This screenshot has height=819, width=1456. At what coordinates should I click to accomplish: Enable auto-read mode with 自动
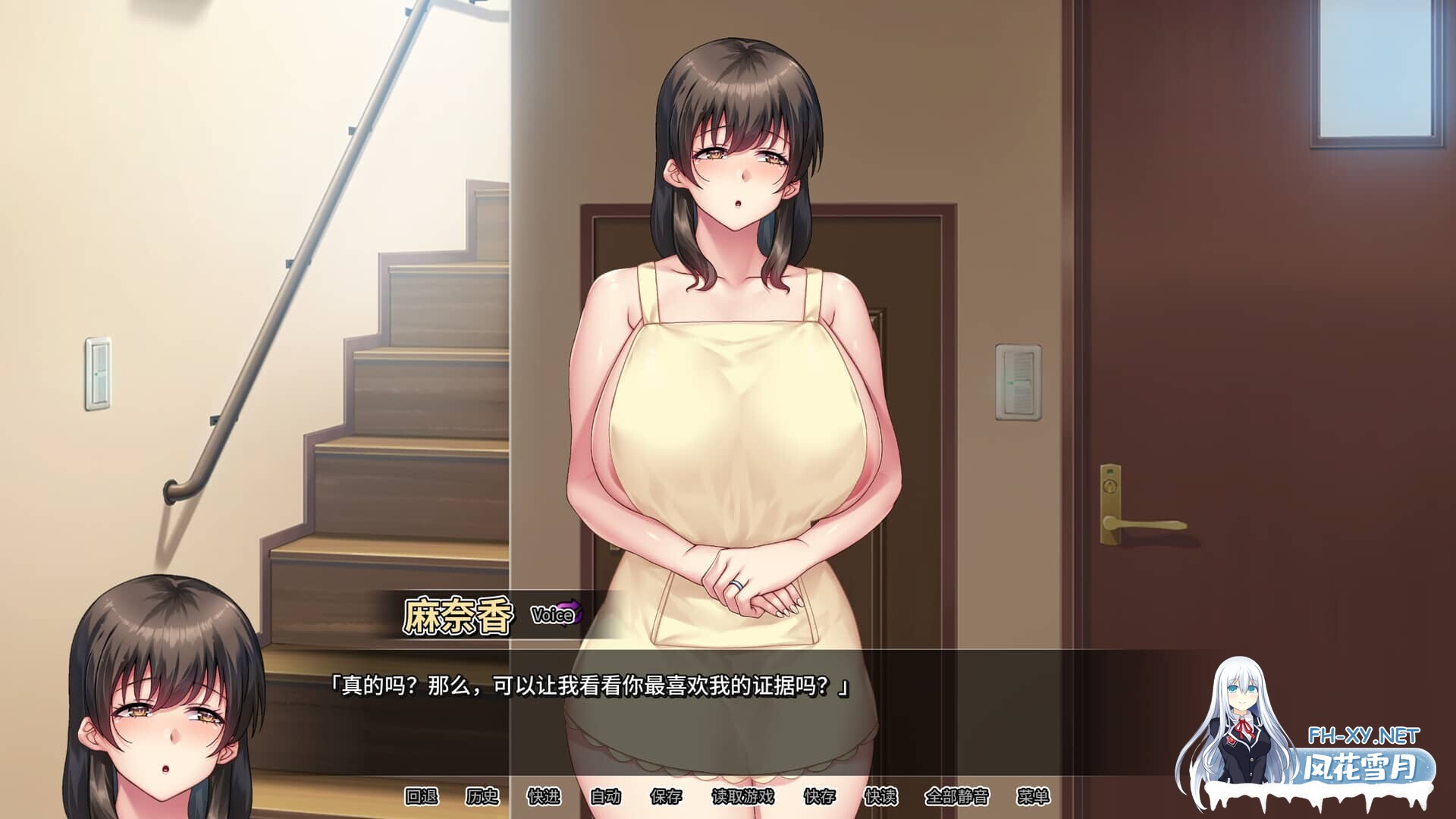[x=604, y=795]
